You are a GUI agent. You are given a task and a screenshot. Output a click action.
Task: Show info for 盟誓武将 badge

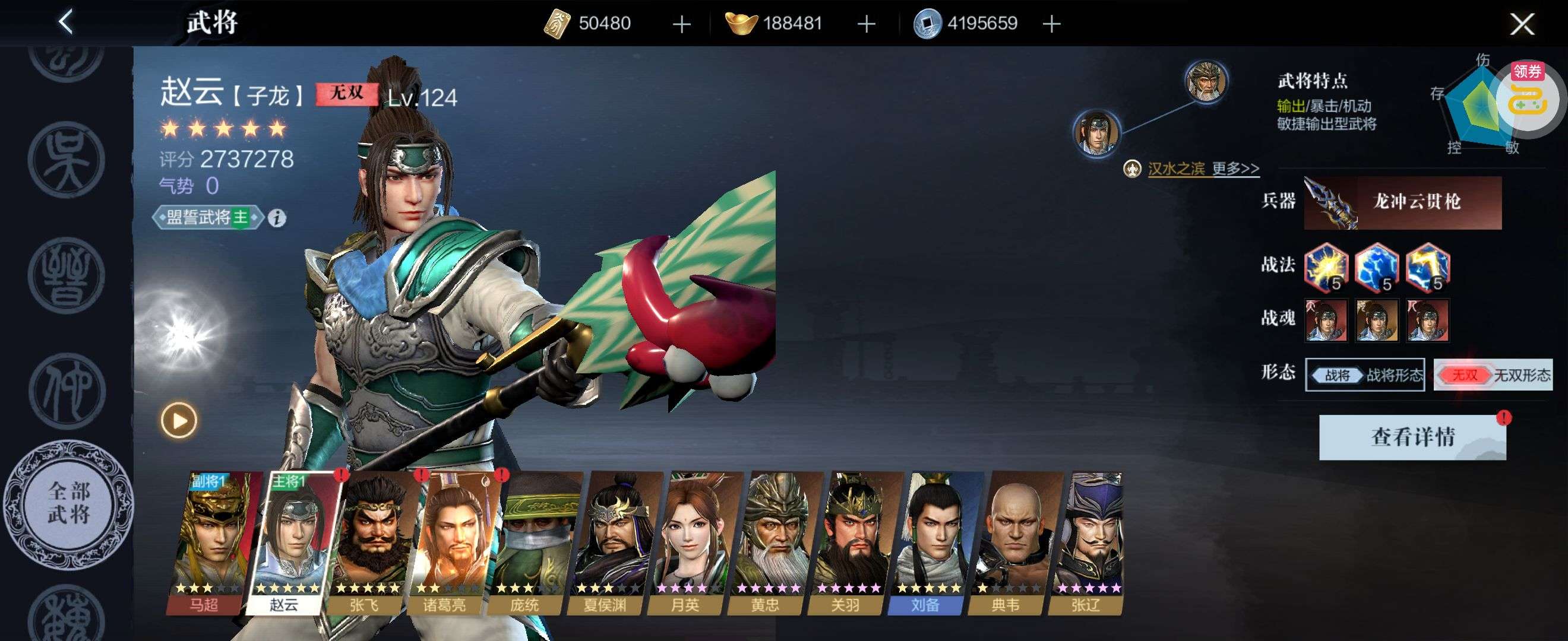(277, 218)
